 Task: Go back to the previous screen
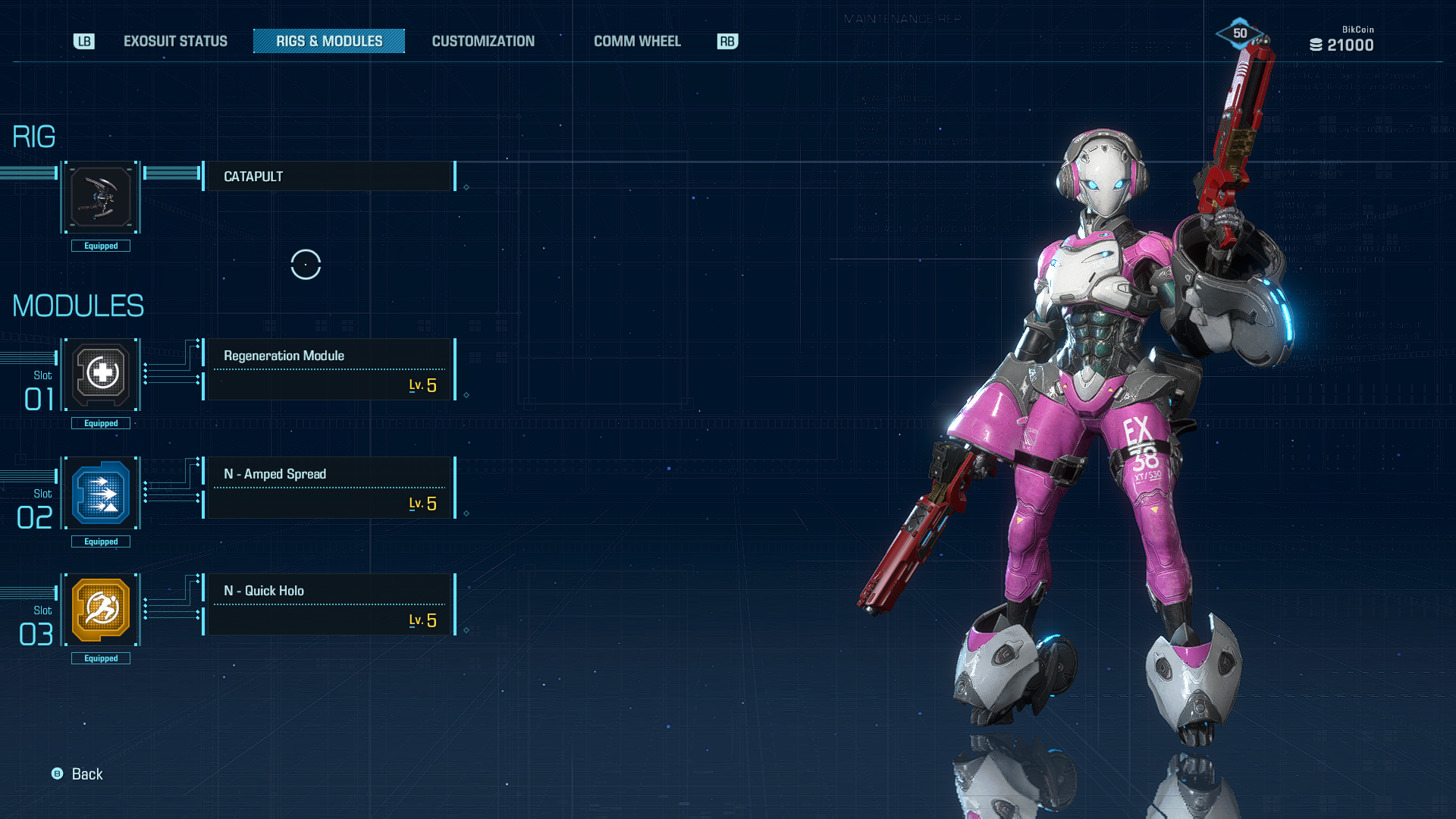pyautogui.click(x=77, y=773)
